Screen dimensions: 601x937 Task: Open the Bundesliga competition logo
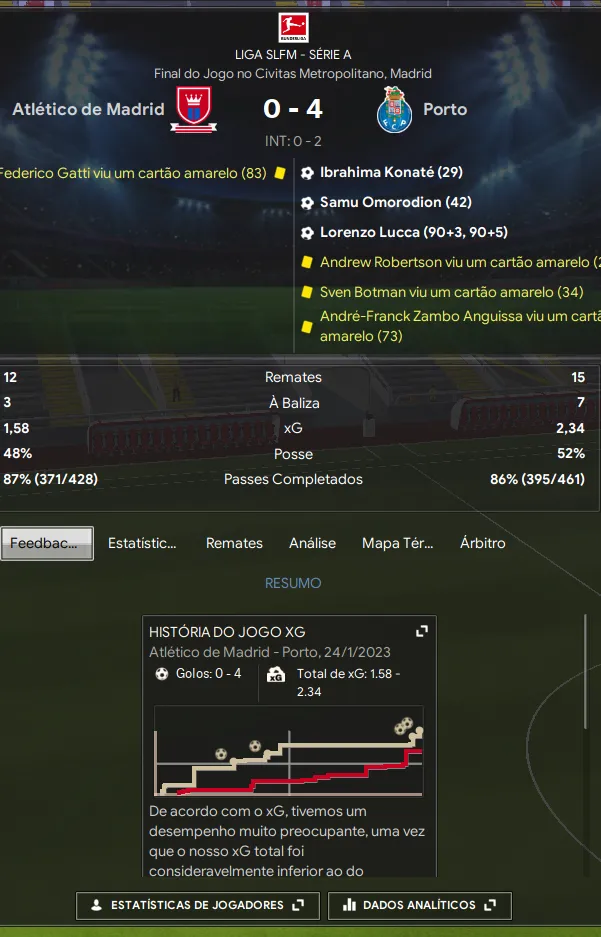tap(293, 27)
